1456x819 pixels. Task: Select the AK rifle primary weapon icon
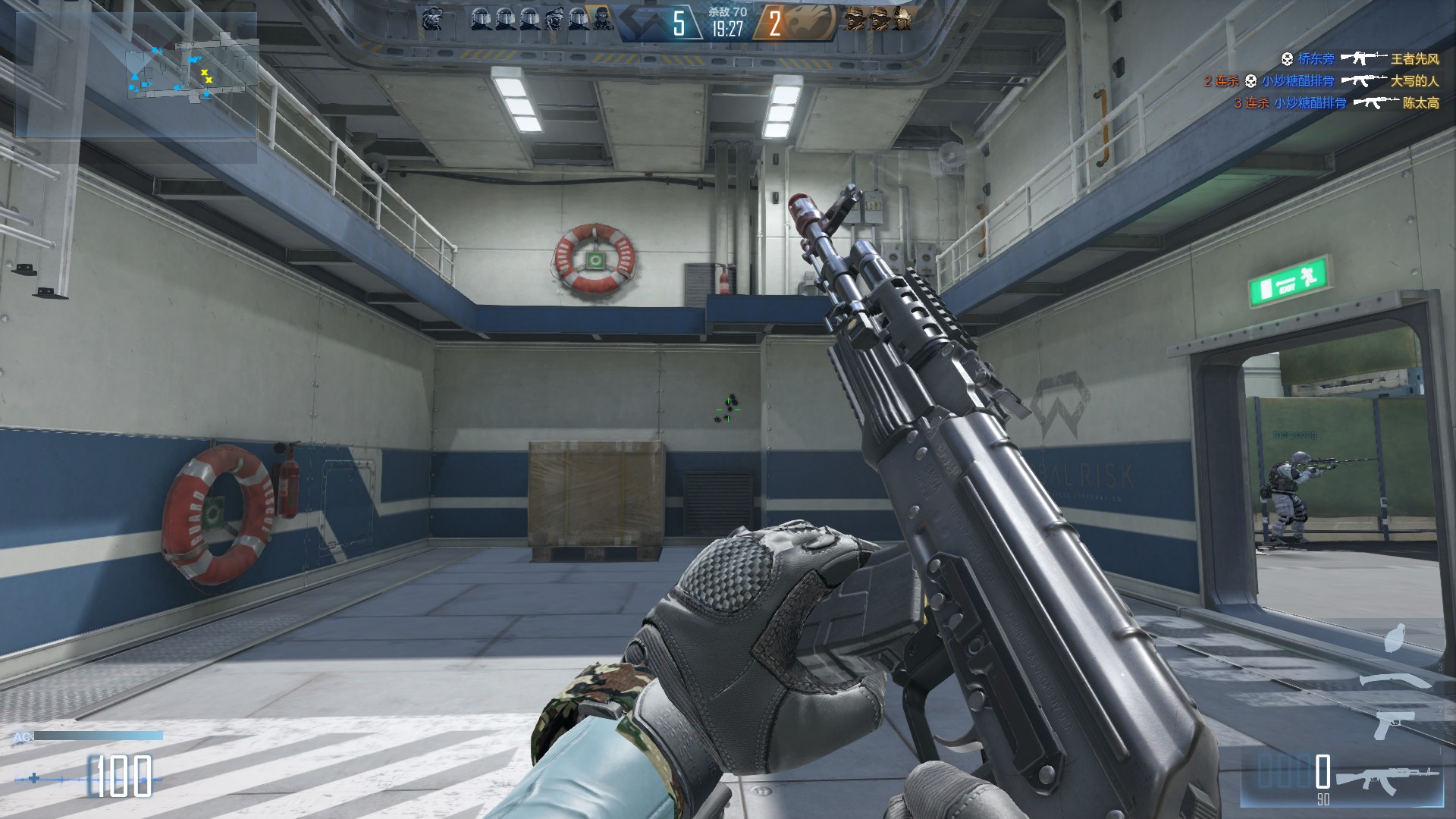tap(1386, 779)
